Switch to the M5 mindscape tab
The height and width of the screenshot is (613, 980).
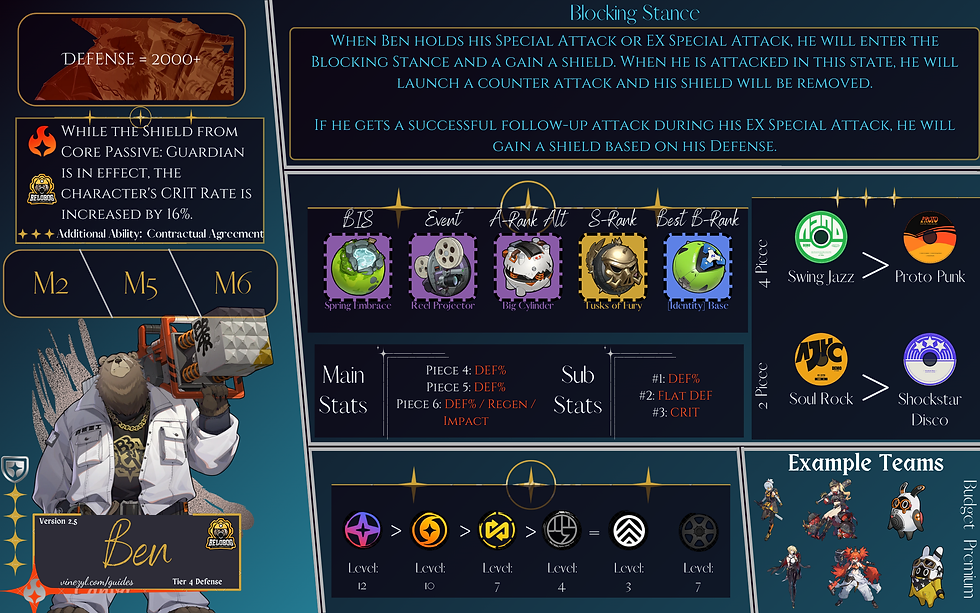[141, 283]
